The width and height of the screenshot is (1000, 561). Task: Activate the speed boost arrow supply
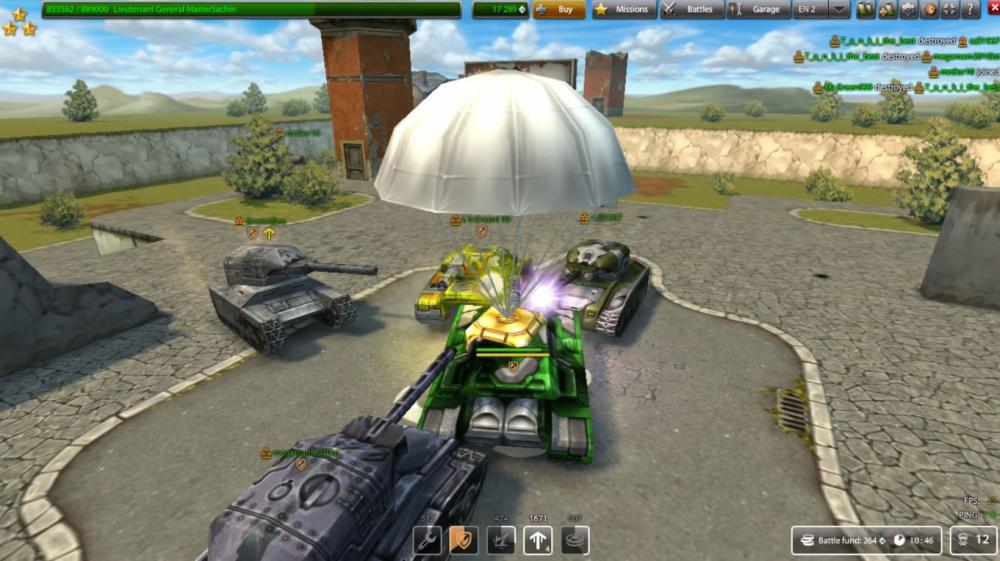pyautogui.click(x=538, y=540)
